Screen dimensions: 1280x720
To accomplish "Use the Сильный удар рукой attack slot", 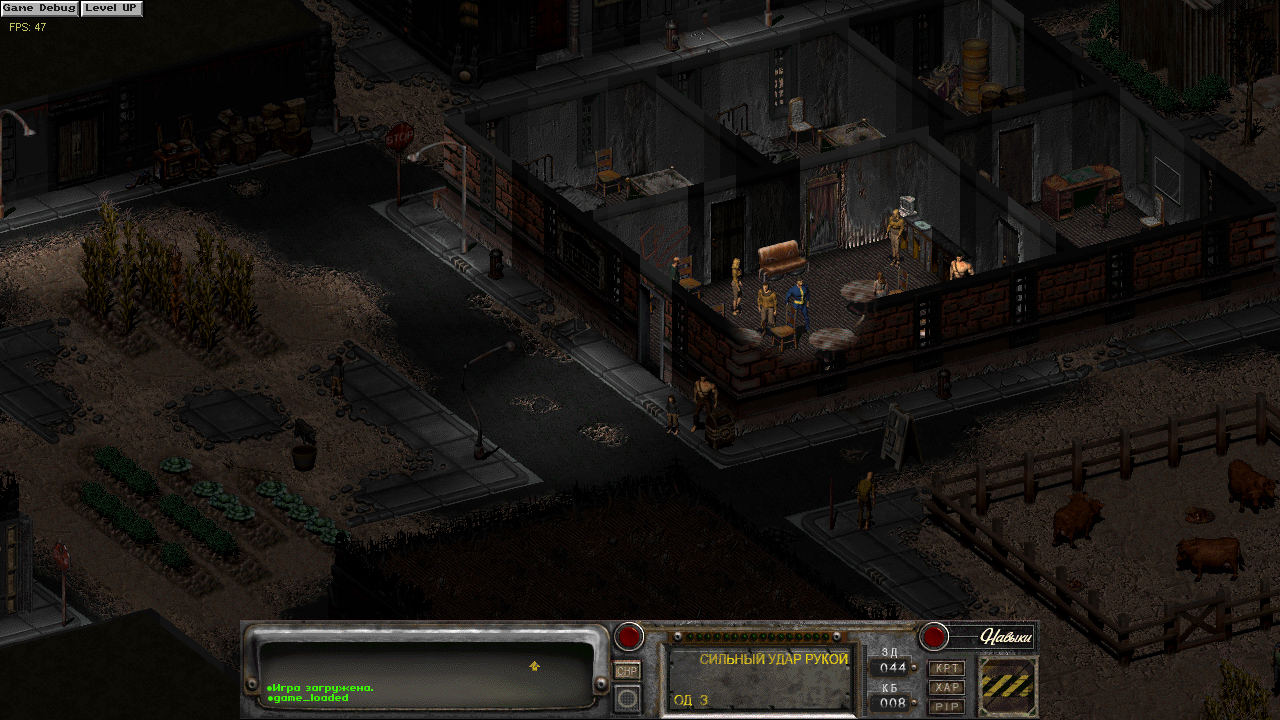I will click(x=759, y=678).
